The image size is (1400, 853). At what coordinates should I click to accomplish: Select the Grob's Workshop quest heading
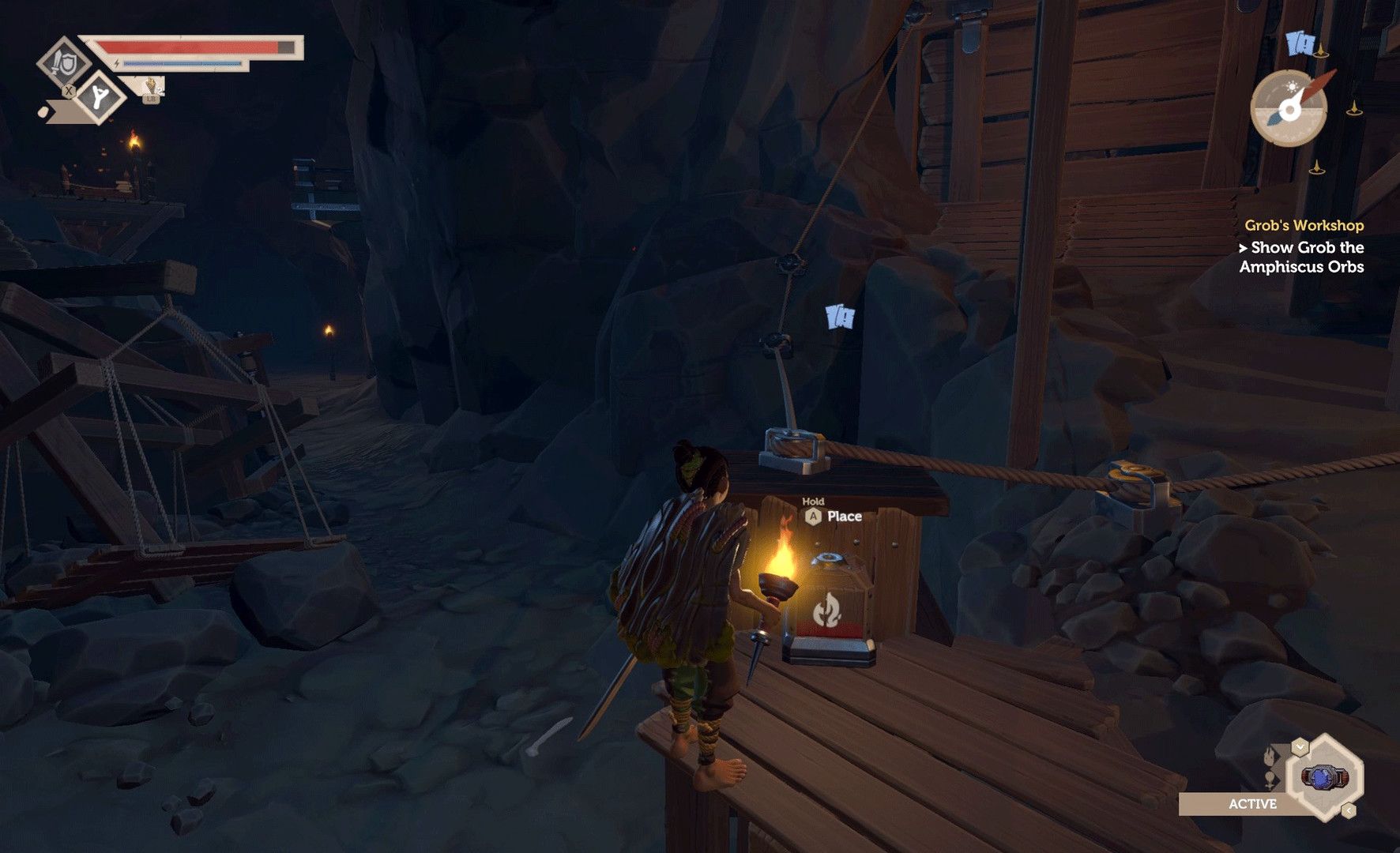(1305, 225)
